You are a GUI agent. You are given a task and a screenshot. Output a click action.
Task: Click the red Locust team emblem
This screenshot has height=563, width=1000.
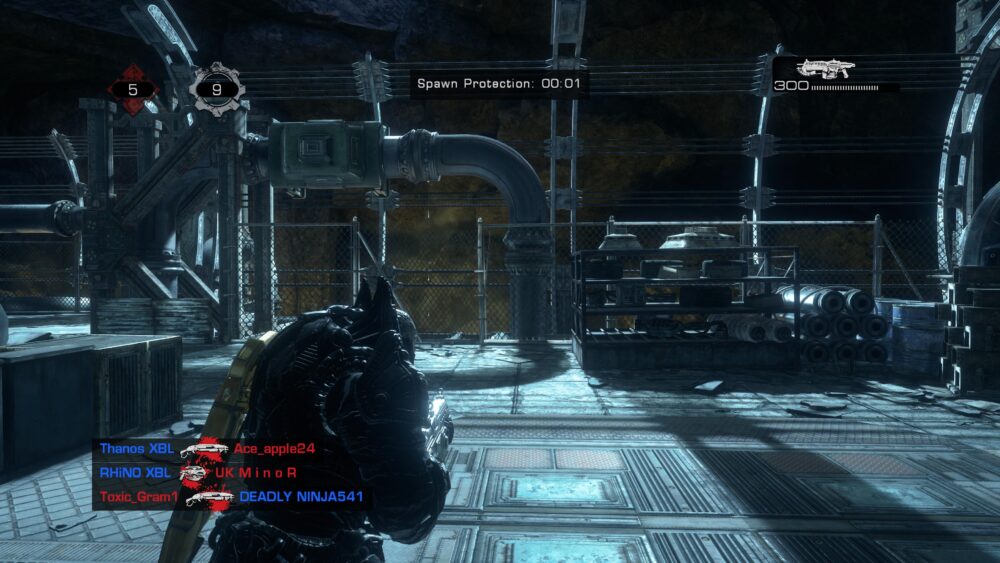pyautogui.click(x=133, y=89)
